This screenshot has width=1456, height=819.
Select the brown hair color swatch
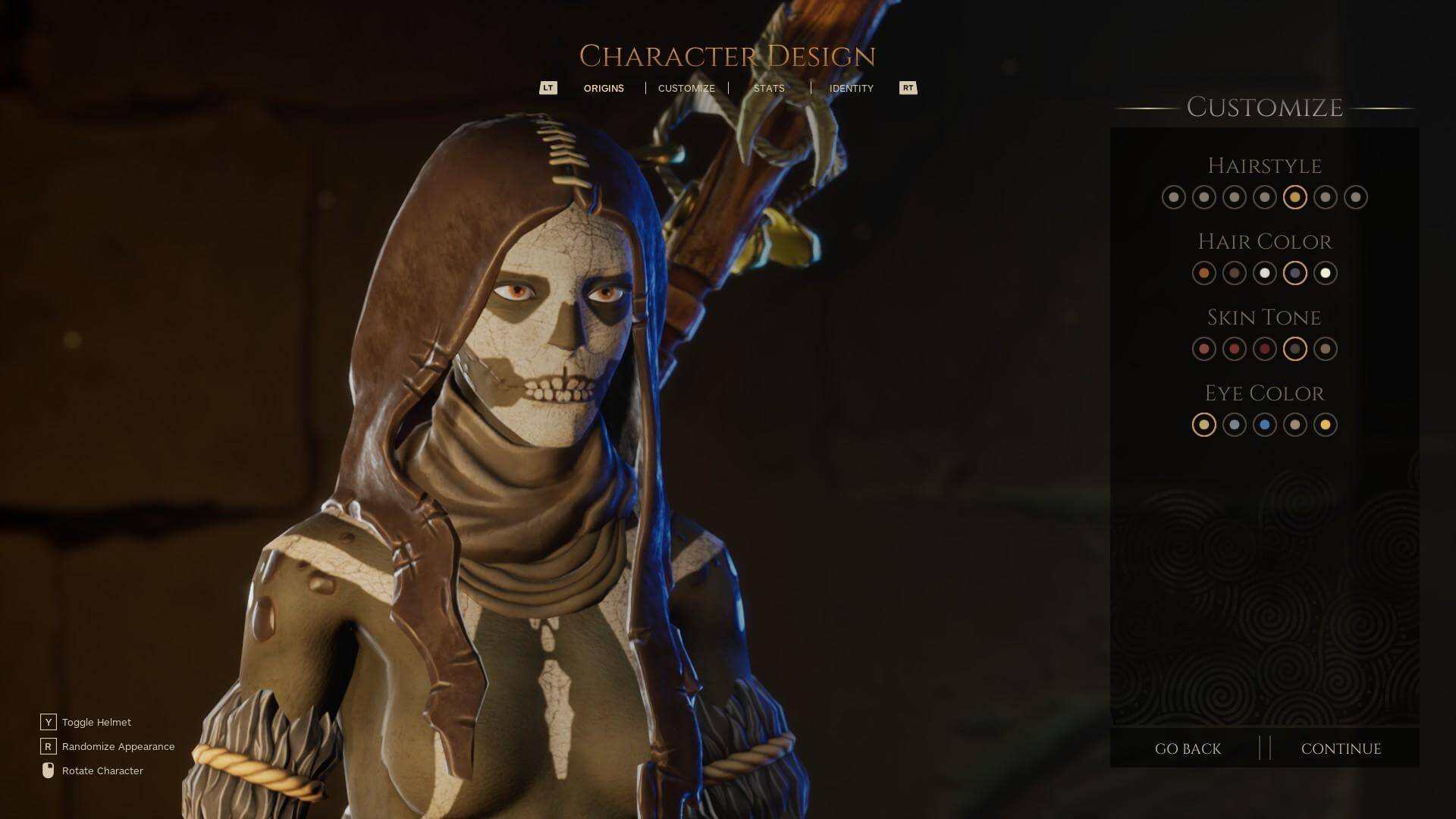[x=1234, y=273]
